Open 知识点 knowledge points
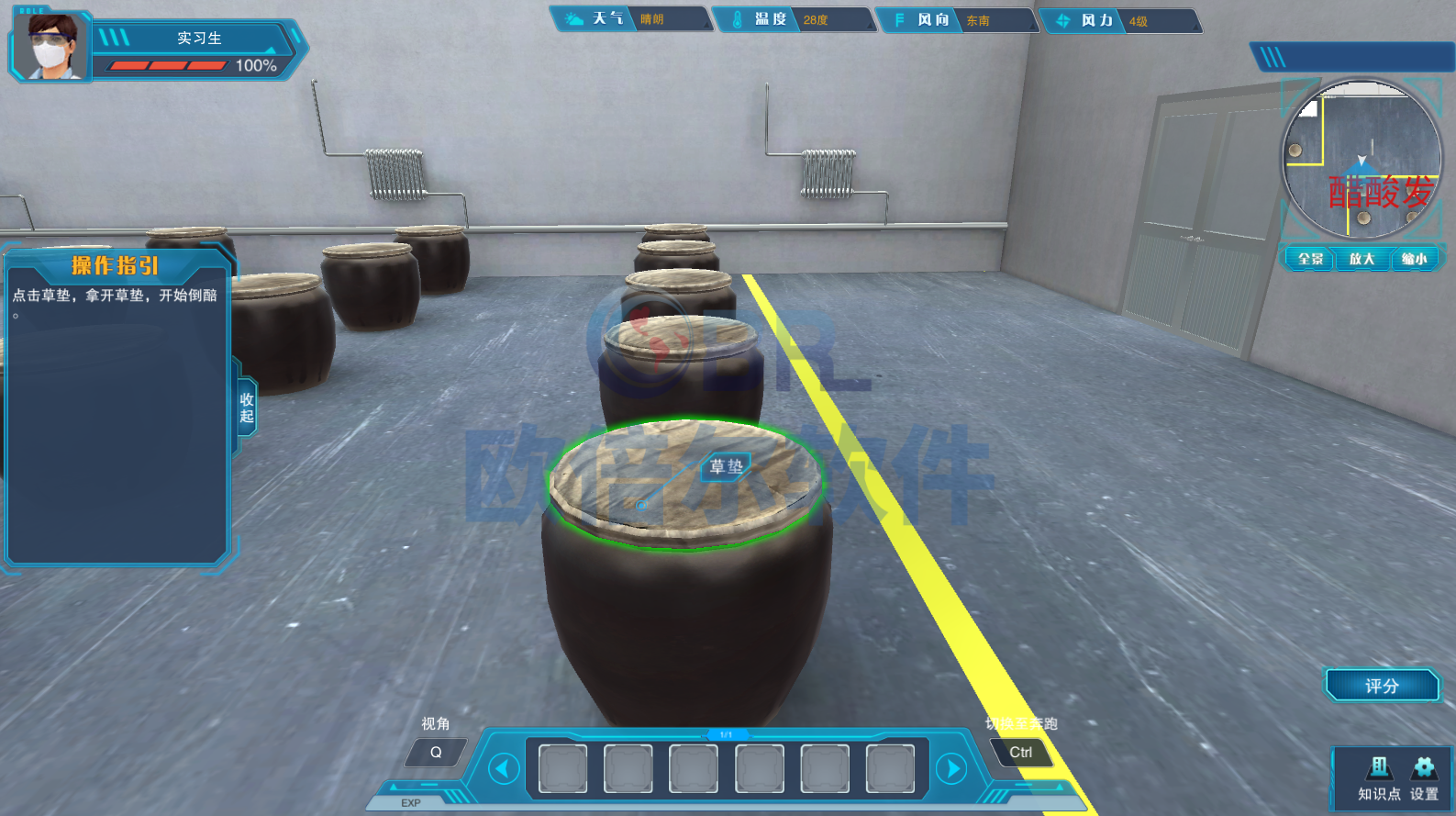Screen dimensions: 1456x816 (1379, 778)
